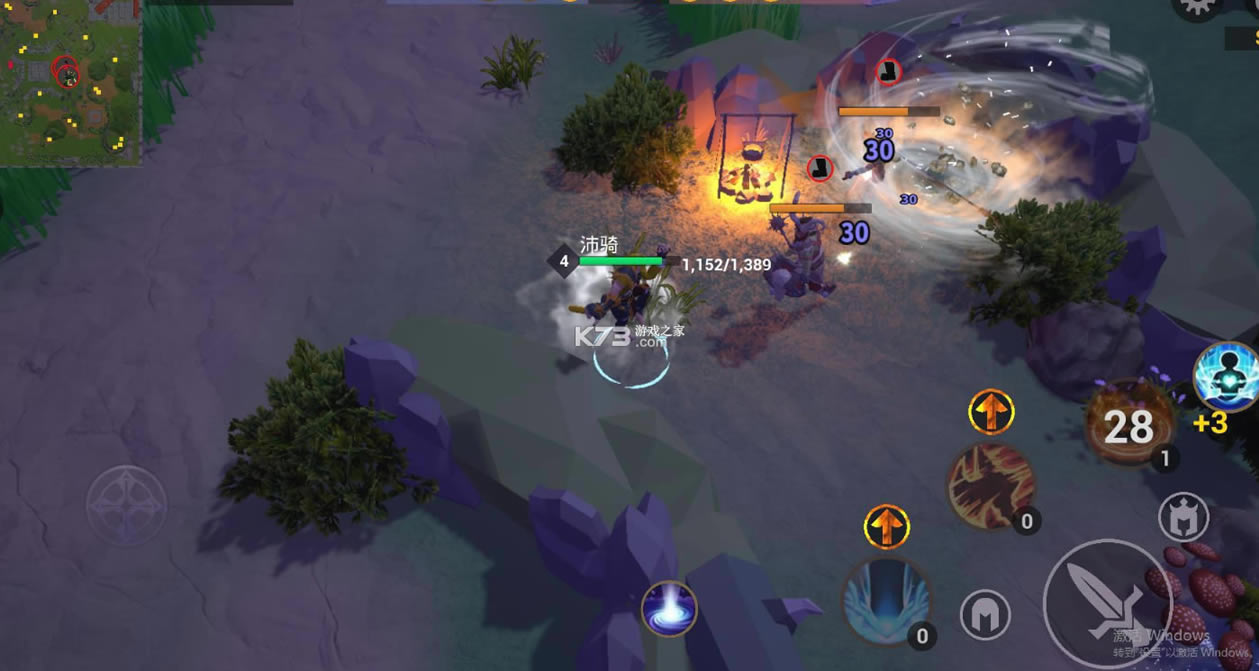Use the blue recall portal icon
The image size is (1259, 671).
tap(669, 608)
